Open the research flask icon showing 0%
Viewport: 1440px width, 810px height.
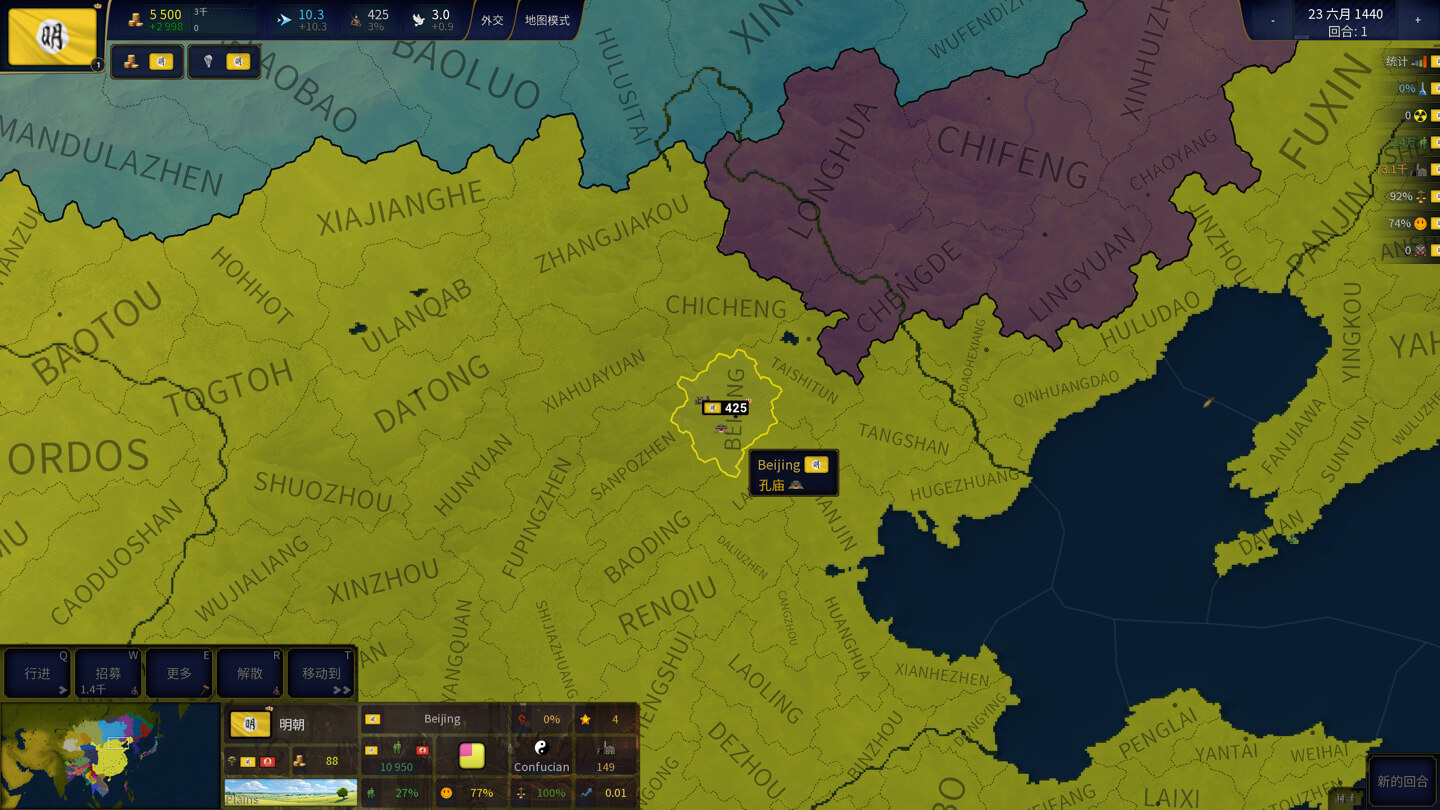(x=1423, y=89)
